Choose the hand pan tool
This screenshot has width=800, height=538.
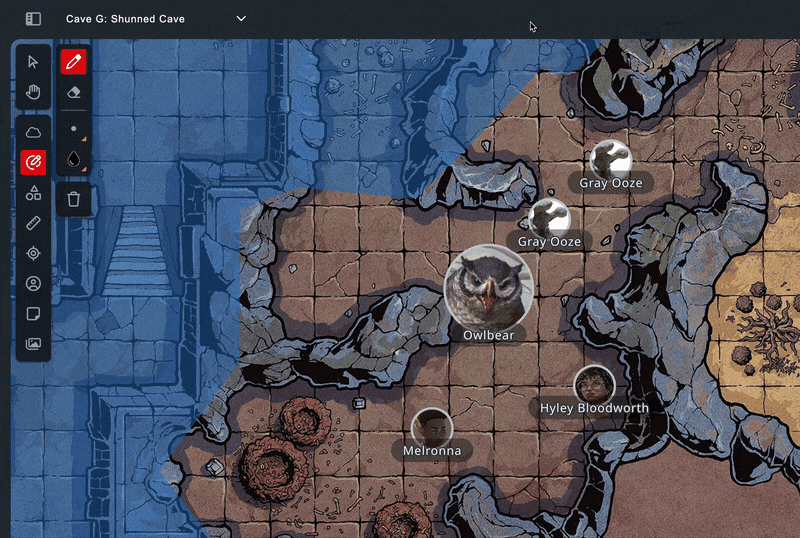(33, 93)
